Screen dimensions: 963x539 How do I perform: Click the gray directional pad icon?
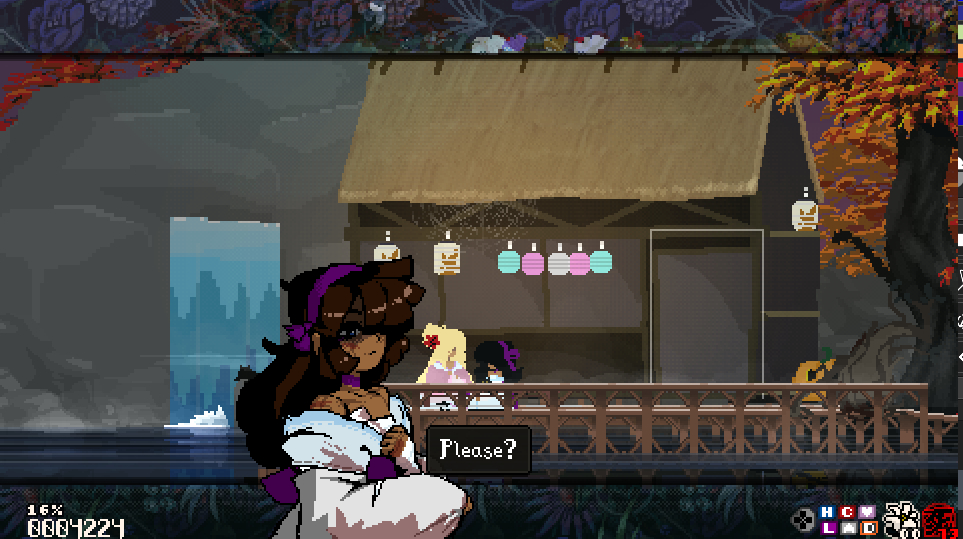[803, 520]
